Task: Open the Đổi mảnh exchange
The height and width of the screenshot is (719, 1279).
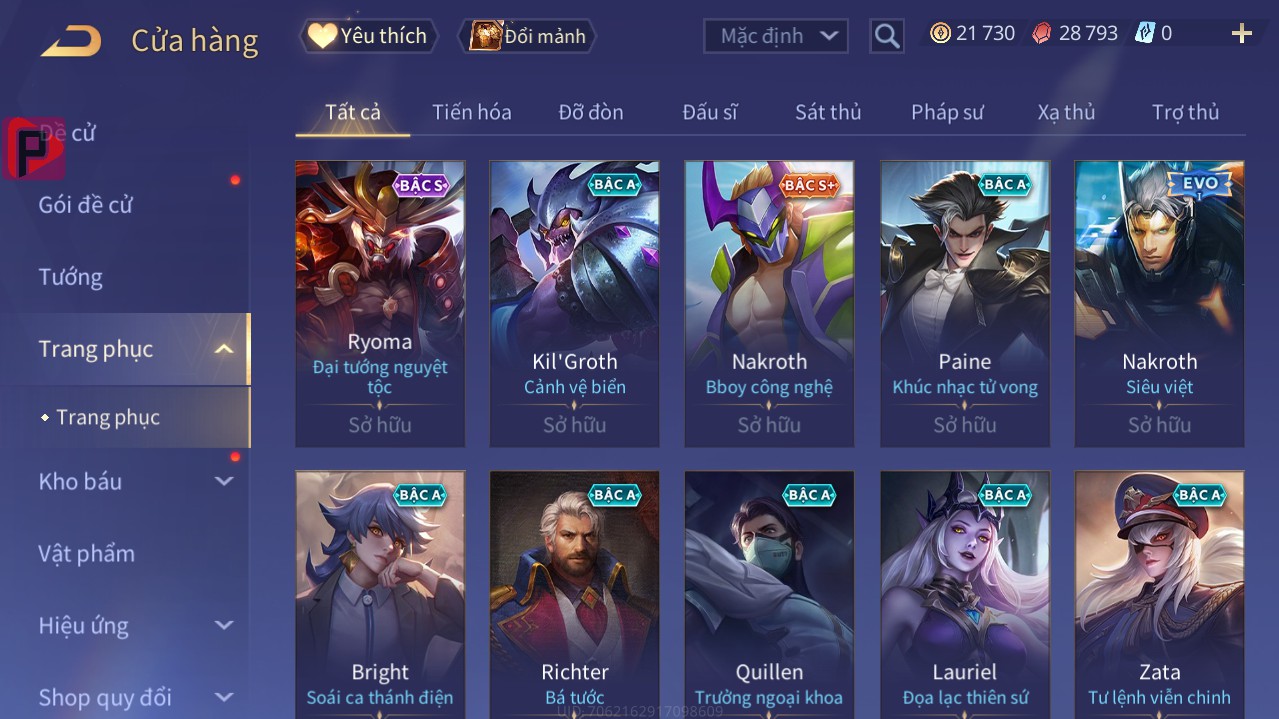Action: 527,36
